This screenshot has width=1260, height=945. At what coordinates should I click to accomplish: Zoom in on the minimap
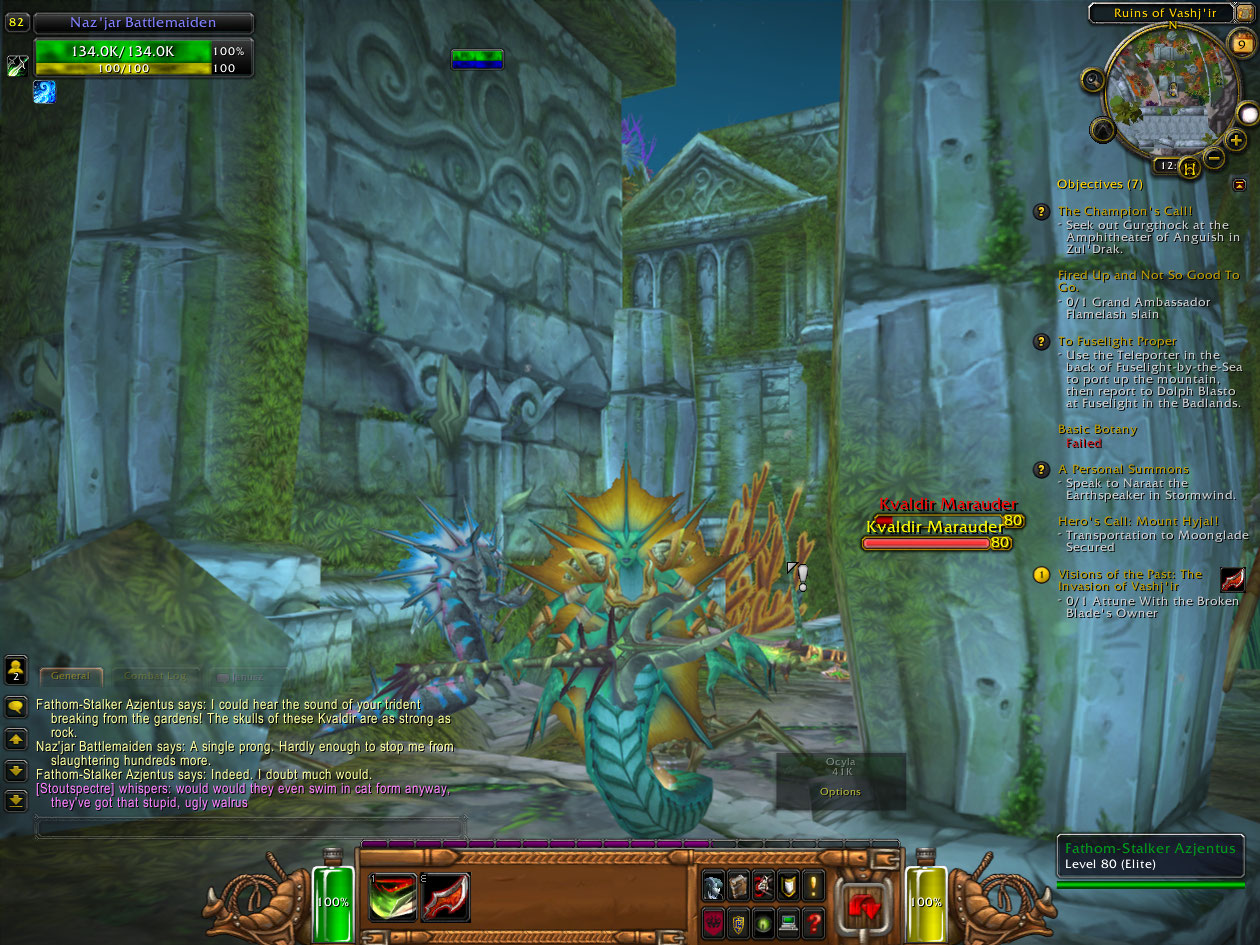[x=1236, y=141]
